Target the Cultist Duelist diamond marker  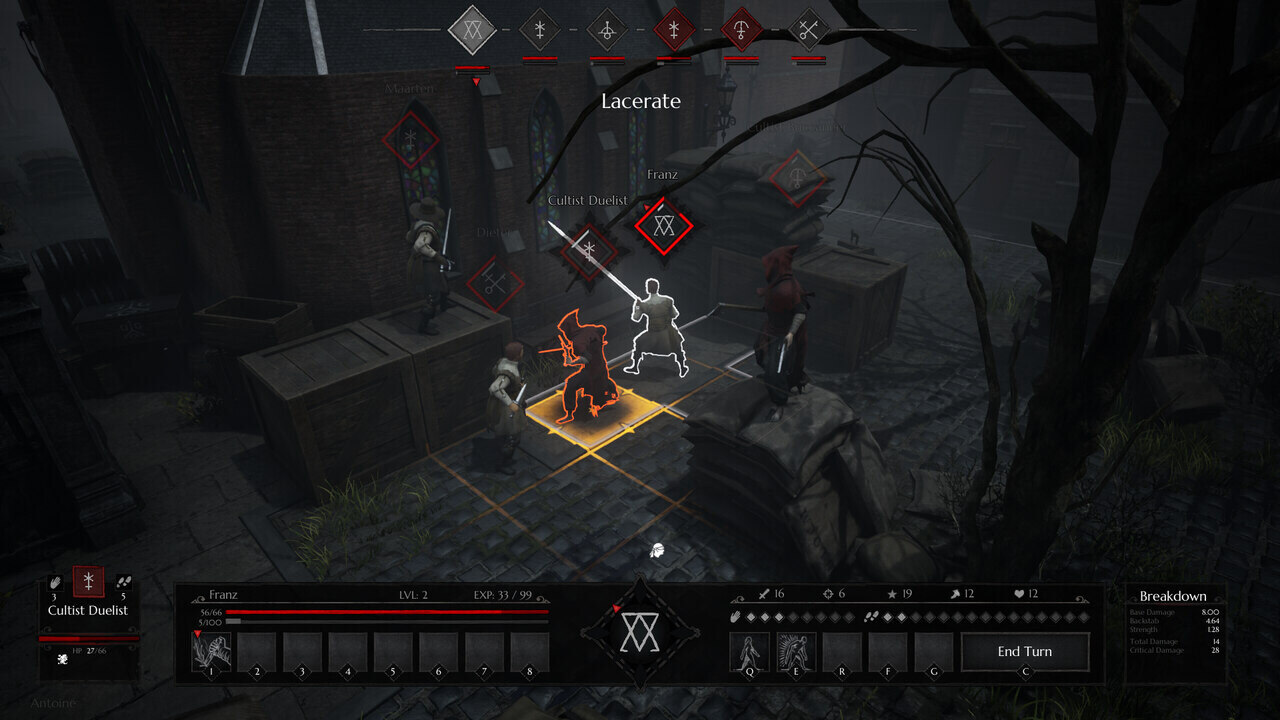[x=589, y=249]
